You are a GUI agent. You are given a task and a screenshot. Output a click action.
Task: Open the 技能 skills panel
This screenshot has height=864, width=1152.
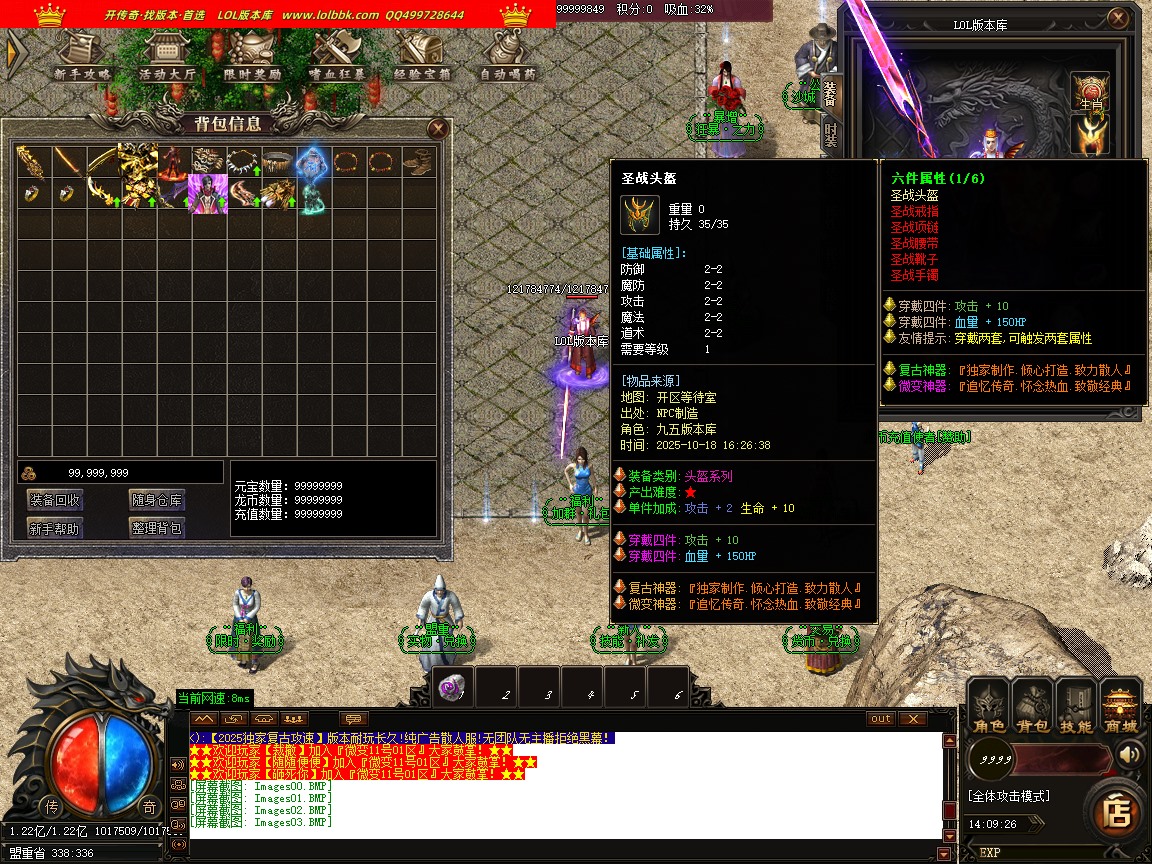coord(1077,707)
